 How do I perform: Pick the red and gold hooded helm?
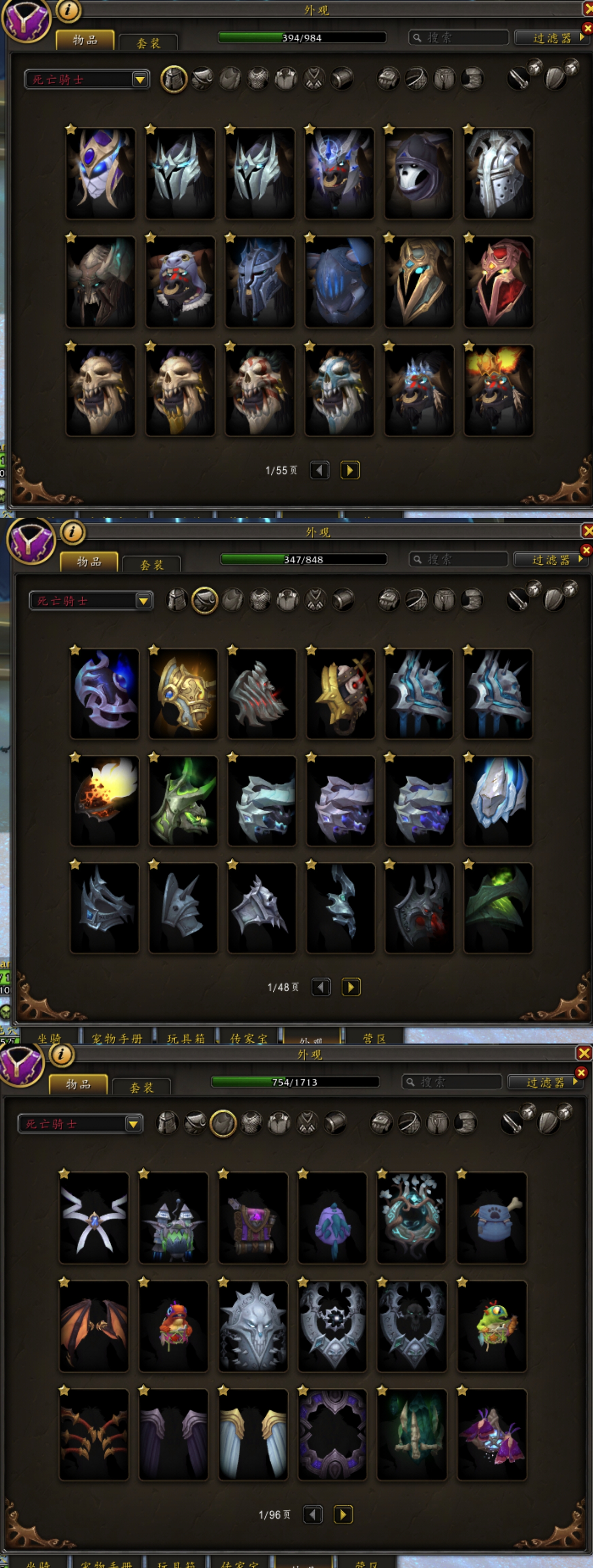498,282
